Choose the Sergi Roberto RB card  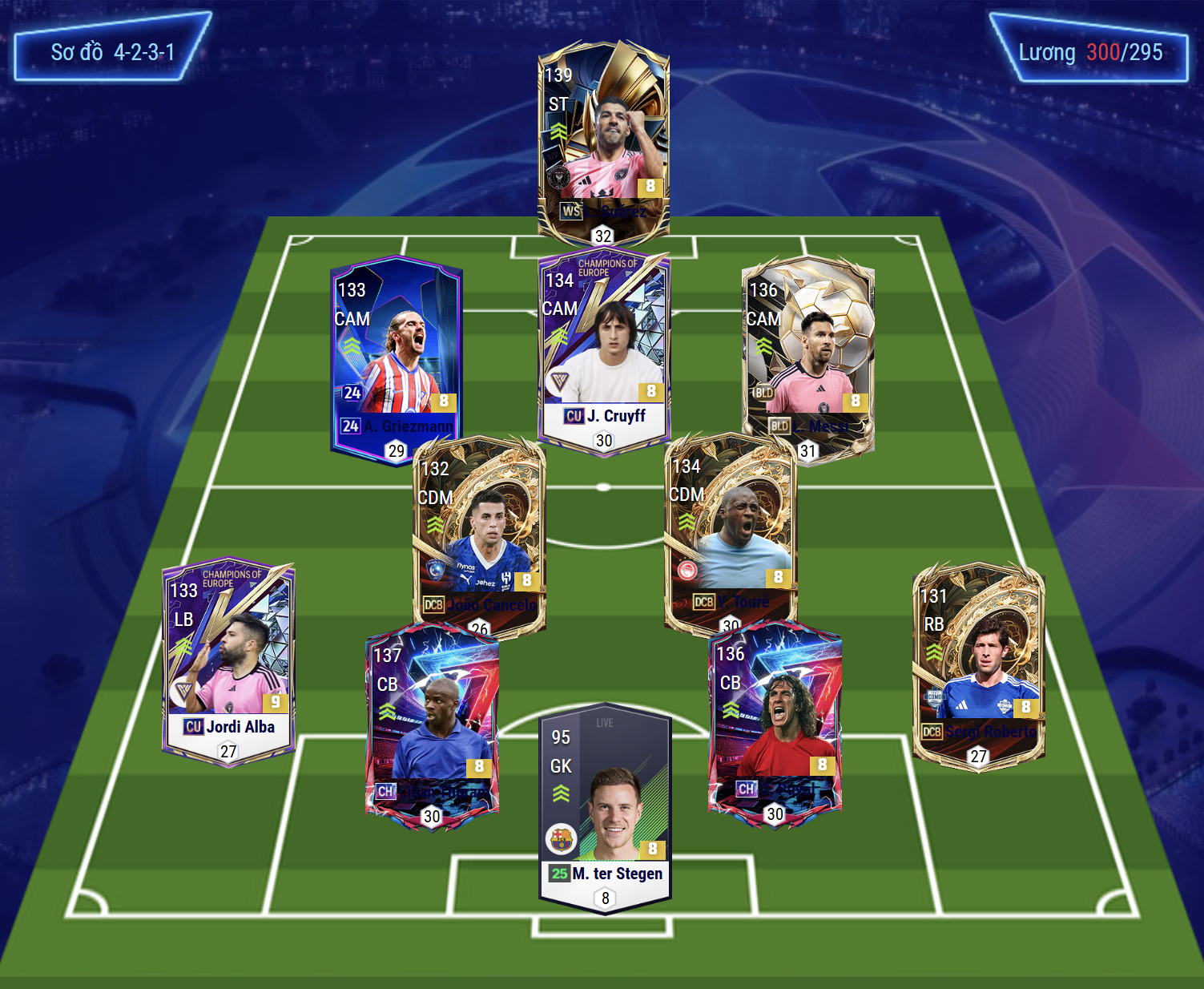click(978, 665)
